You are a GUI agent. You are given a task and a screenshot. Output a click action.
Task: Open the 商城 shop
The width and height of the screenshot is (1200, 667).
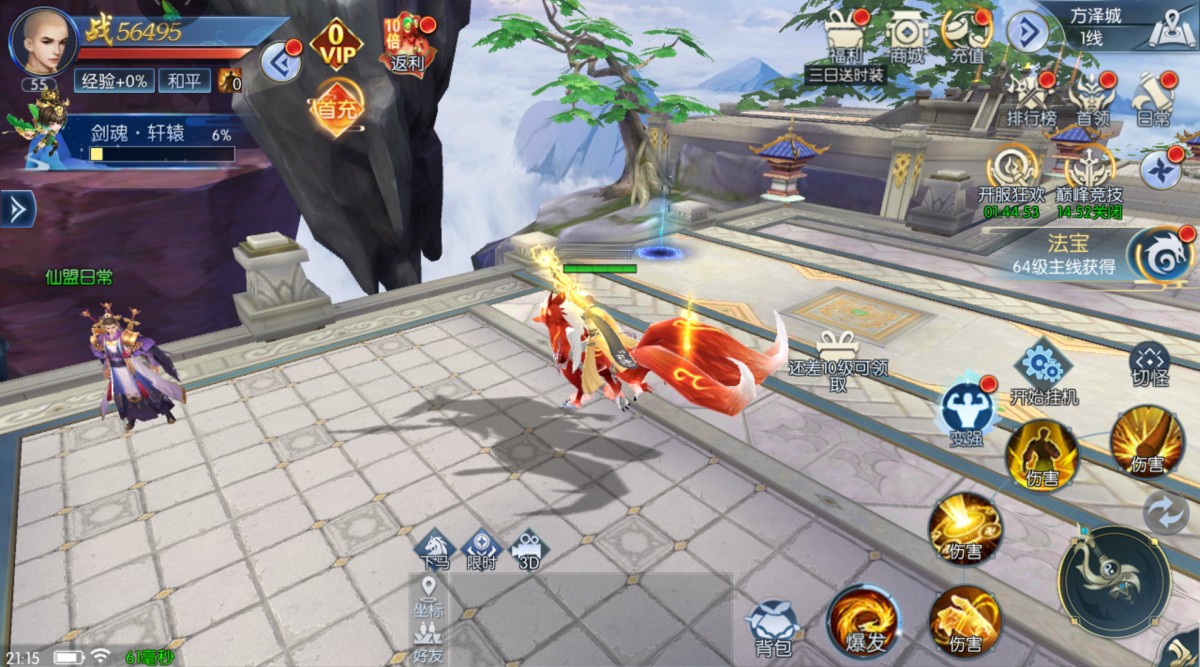907,36
